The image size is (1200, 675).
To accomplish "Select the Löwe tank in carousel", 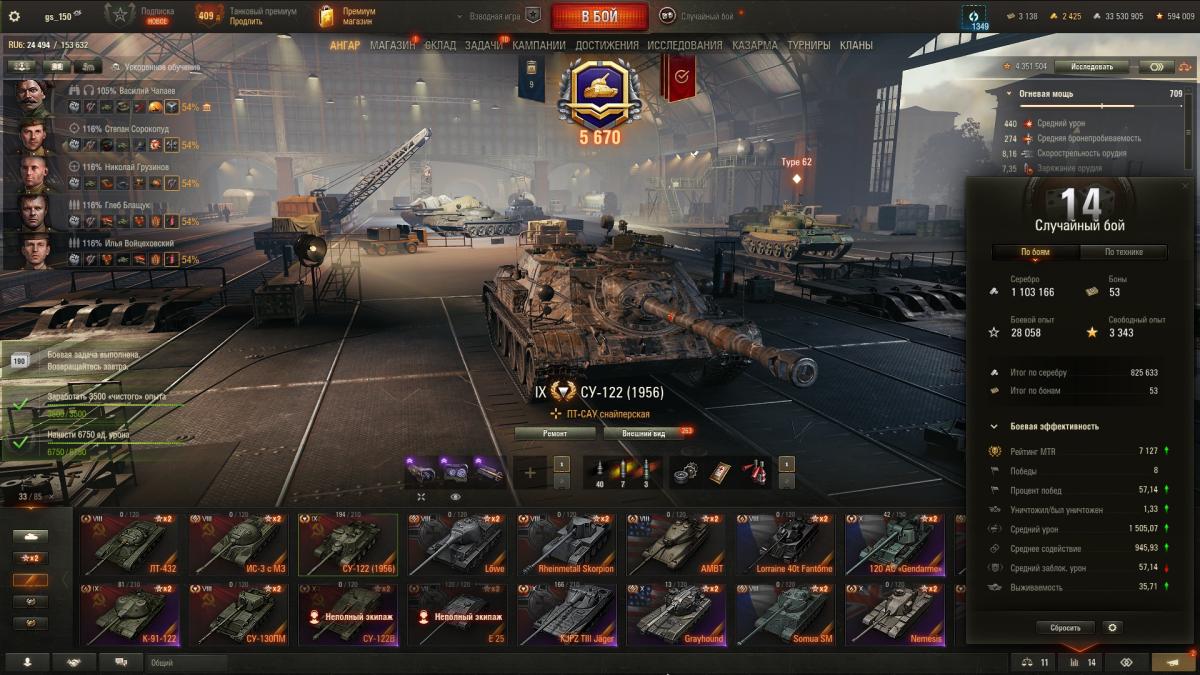I will (x=457, y=543).
